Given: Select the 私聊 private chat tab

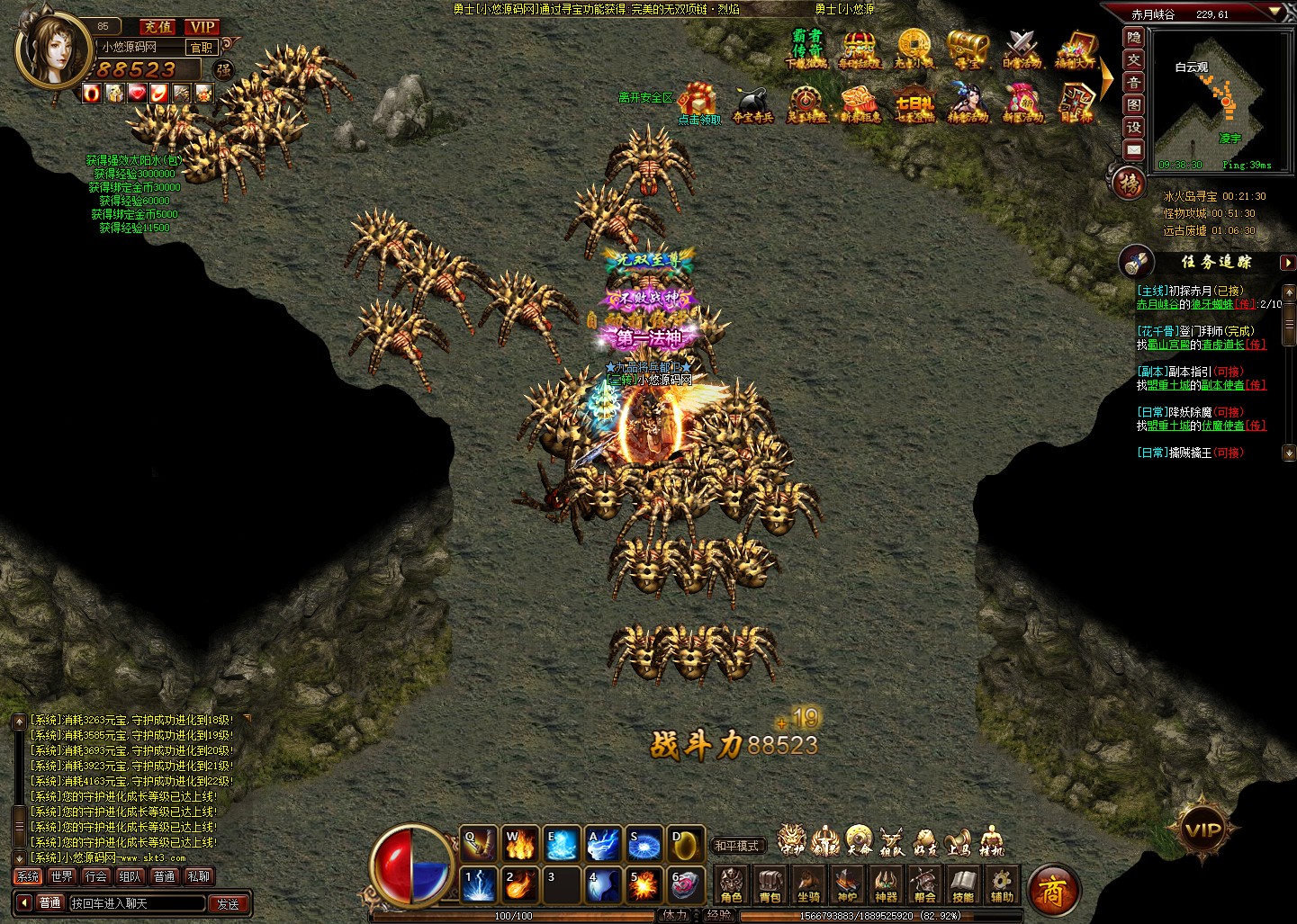Looking at the screenshot, I should (199, 876).
